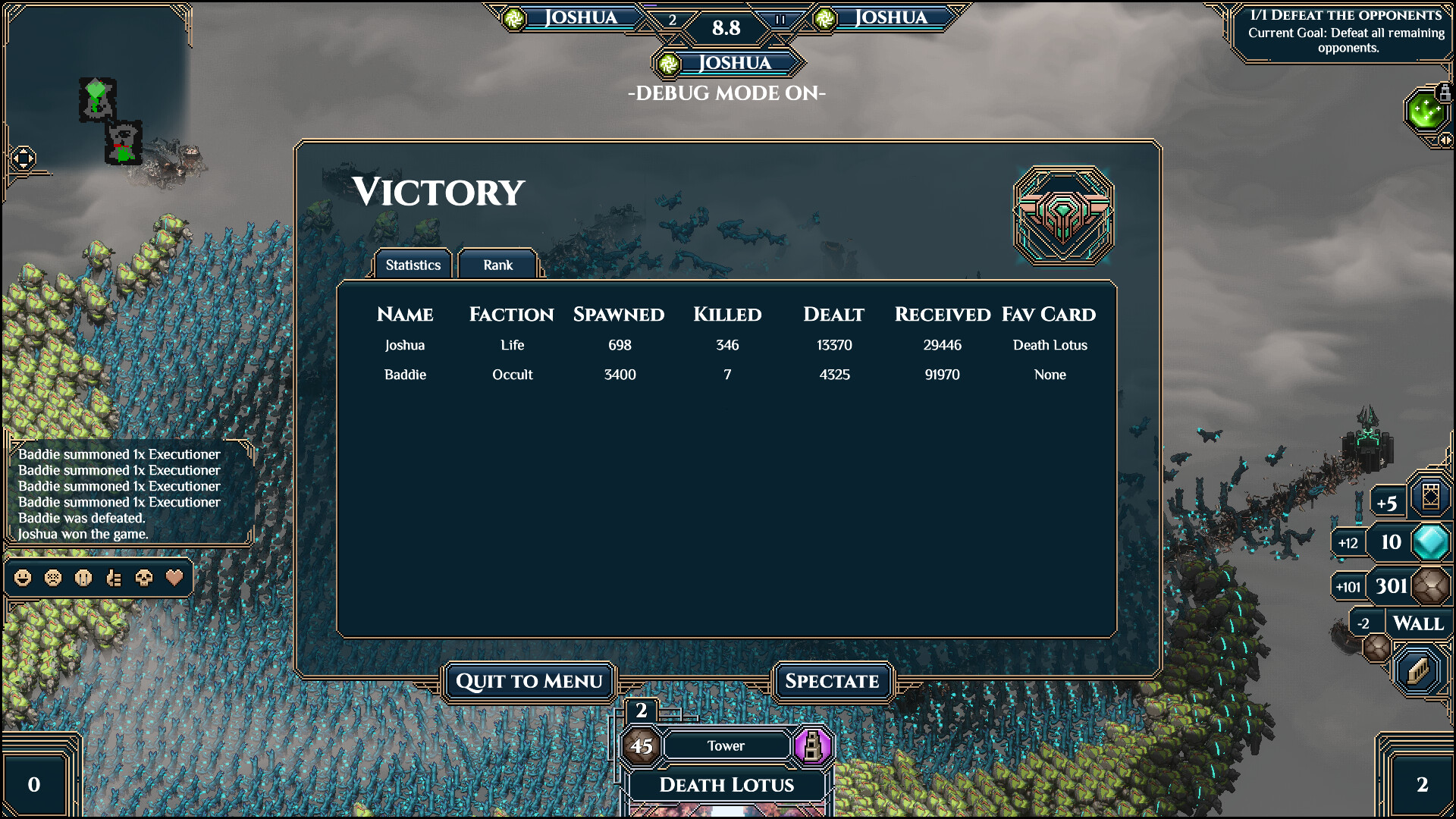Open the Rank tab
Viewport: 1456px width, 819px height.
tap(498, 265)
